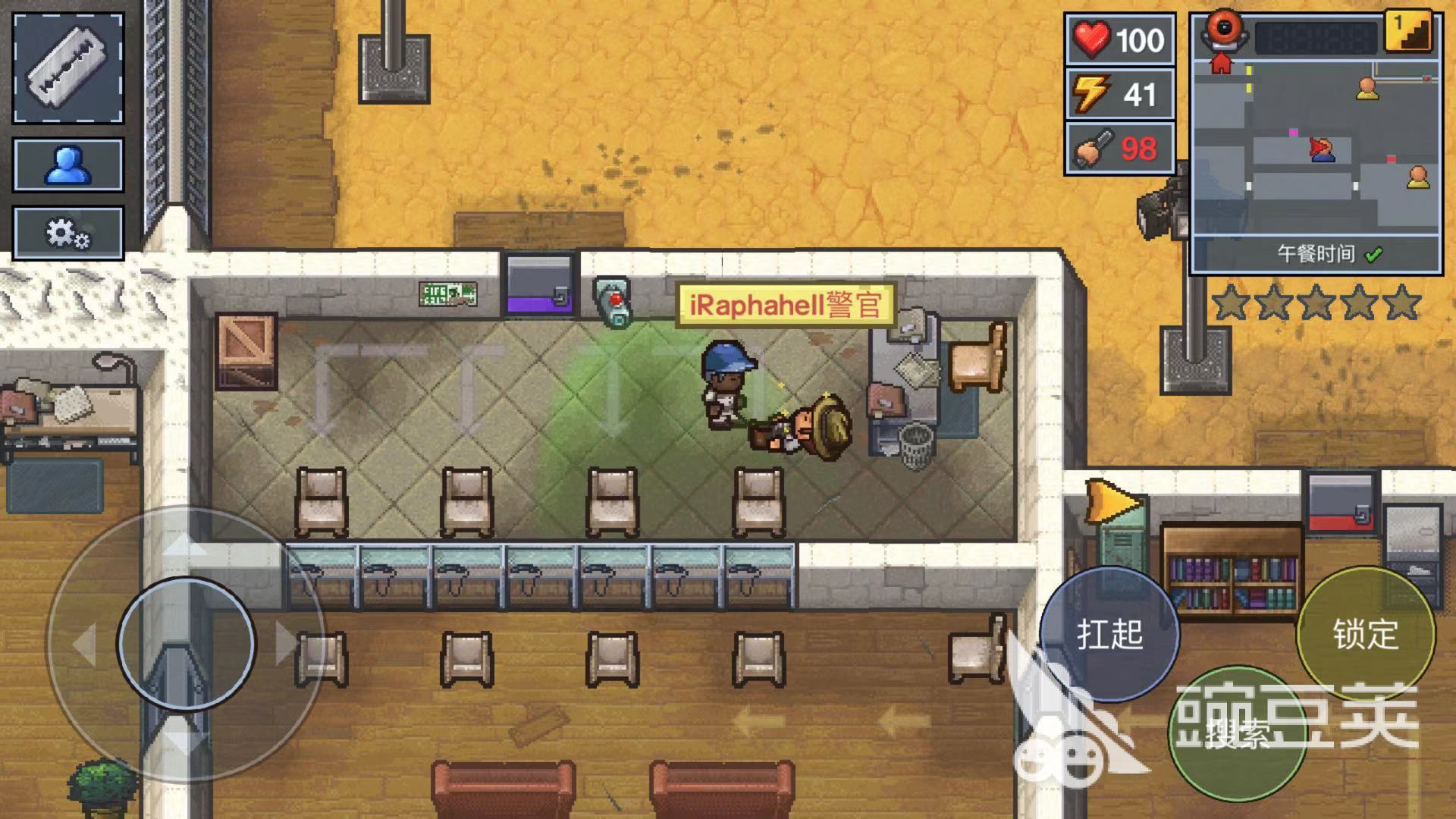Select the razor blade item slot
Image resolution: width=1456 pixels, height=819 pixels.
68,68
